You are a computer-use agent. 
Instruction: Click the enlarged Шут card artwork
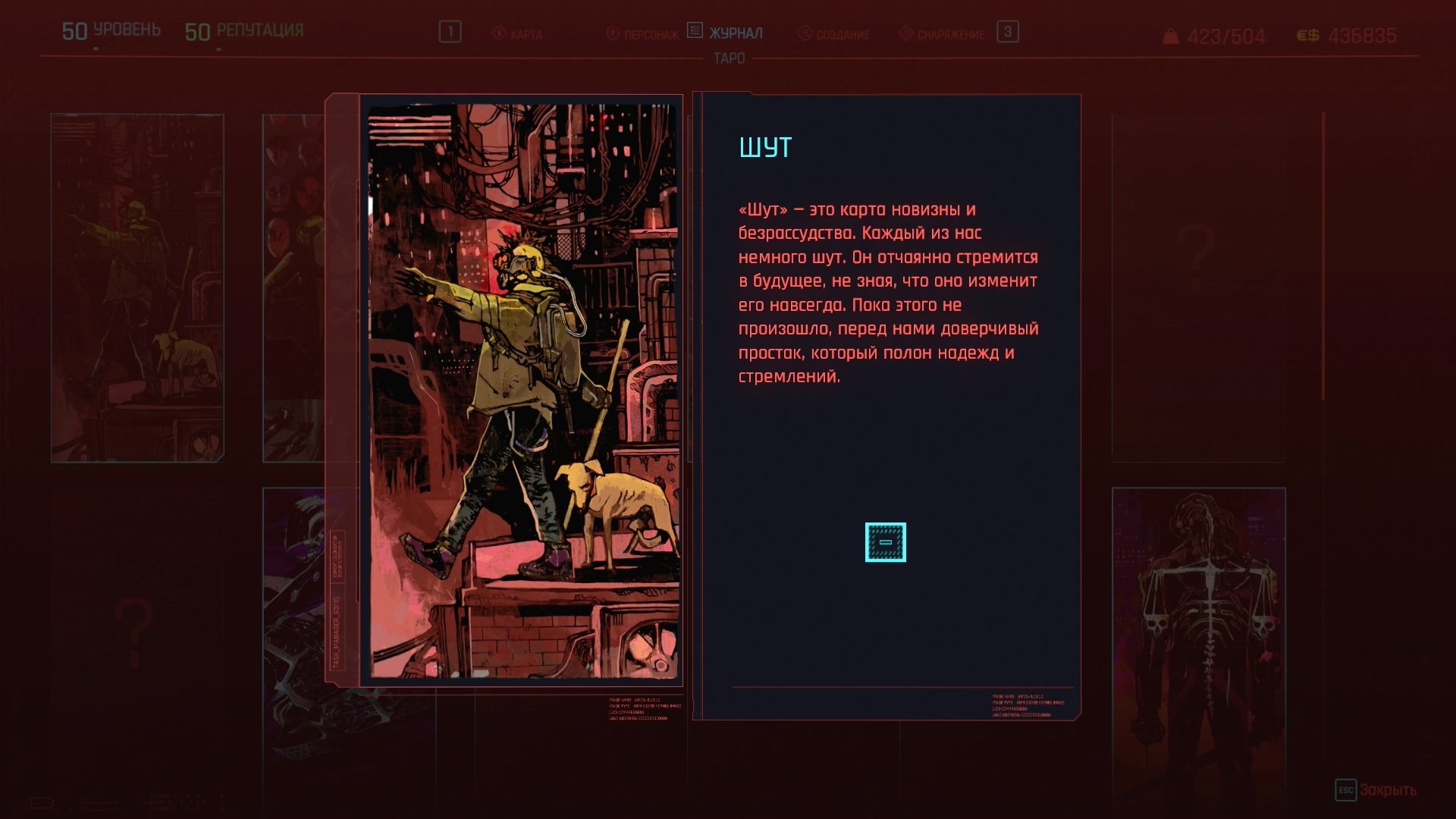(522, 390)
